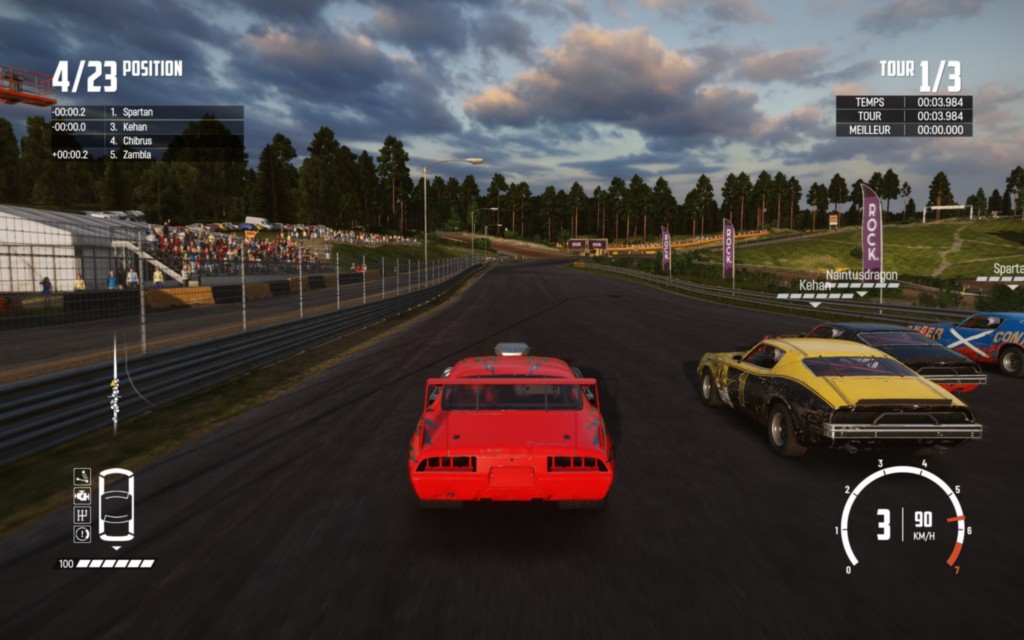Click the brake warning icon
The width and height of the screenshot is (1024, 640).
point(82,533)
